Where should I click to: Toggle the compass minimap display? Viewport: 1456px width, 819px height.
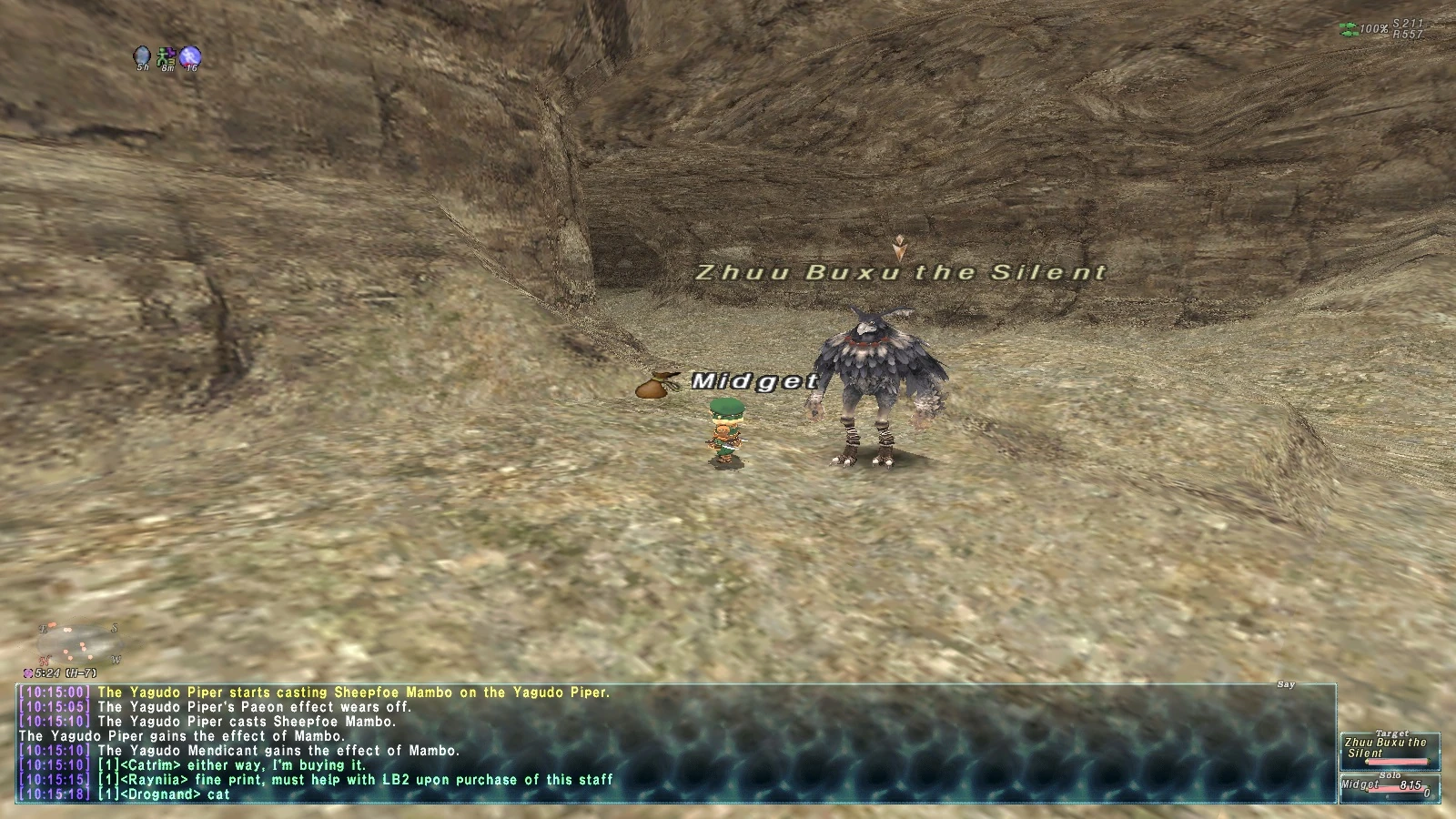pyautogui.click(x=77, y=642)
